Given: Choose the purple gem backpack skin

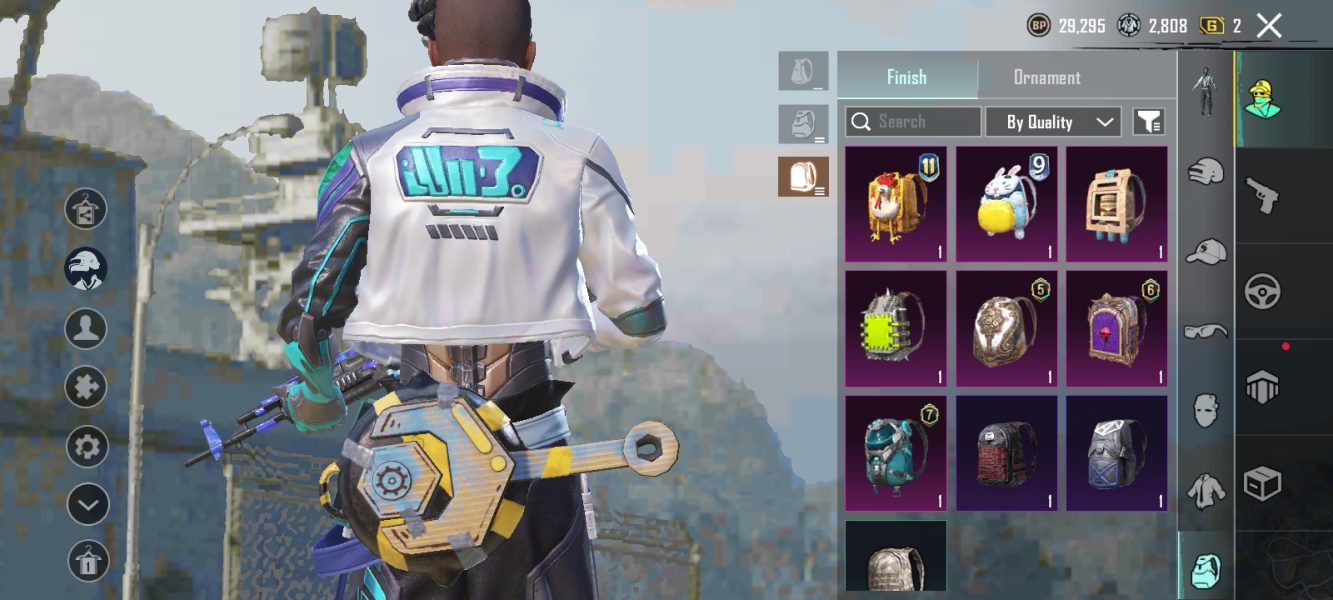Looking at the screenshot, I should (x=1116, y=329).
